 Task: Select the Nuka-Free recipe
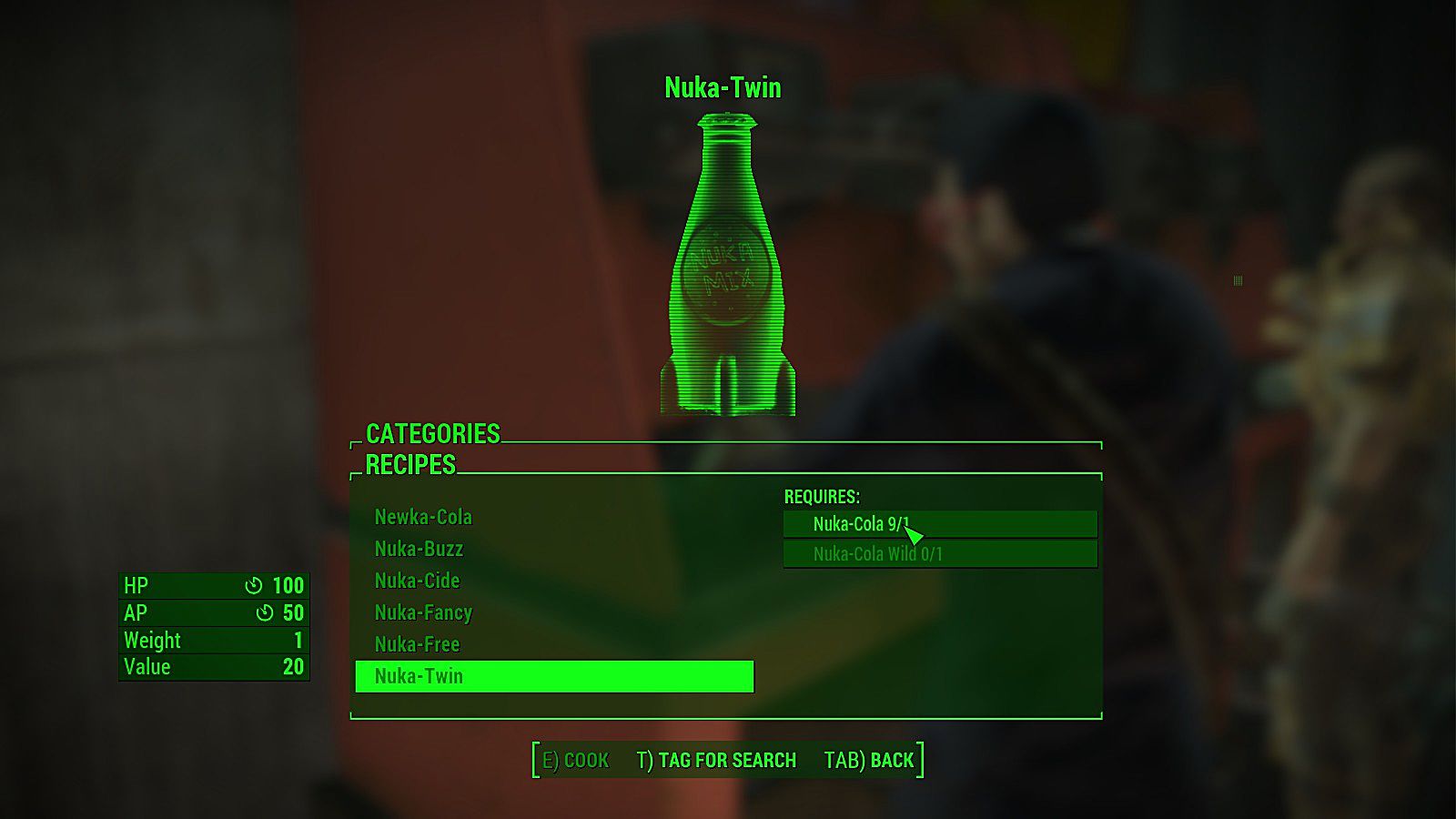pyautogui.click(x=417, y=644)
